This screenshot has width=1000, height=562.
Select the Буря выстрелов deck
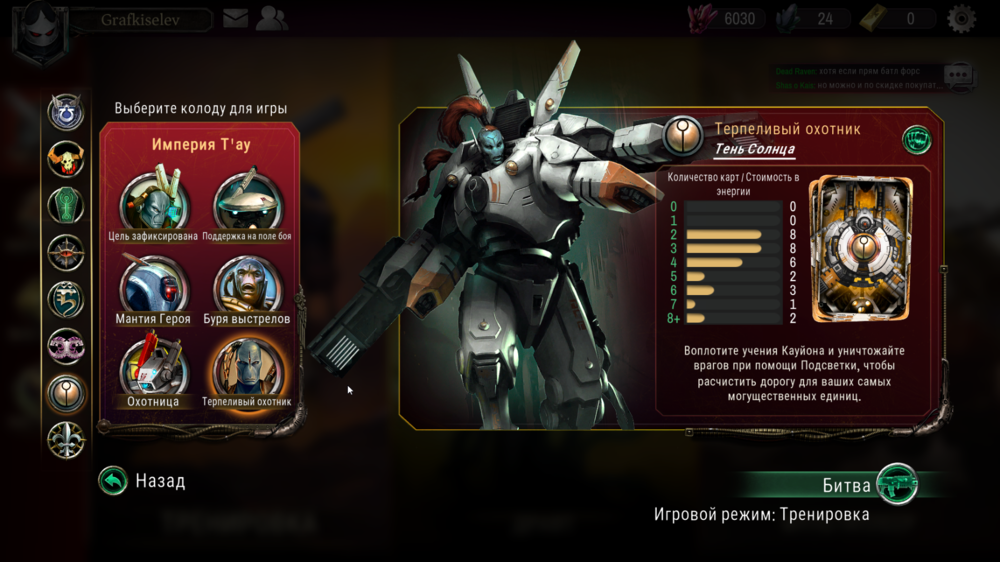pos(247,285)
